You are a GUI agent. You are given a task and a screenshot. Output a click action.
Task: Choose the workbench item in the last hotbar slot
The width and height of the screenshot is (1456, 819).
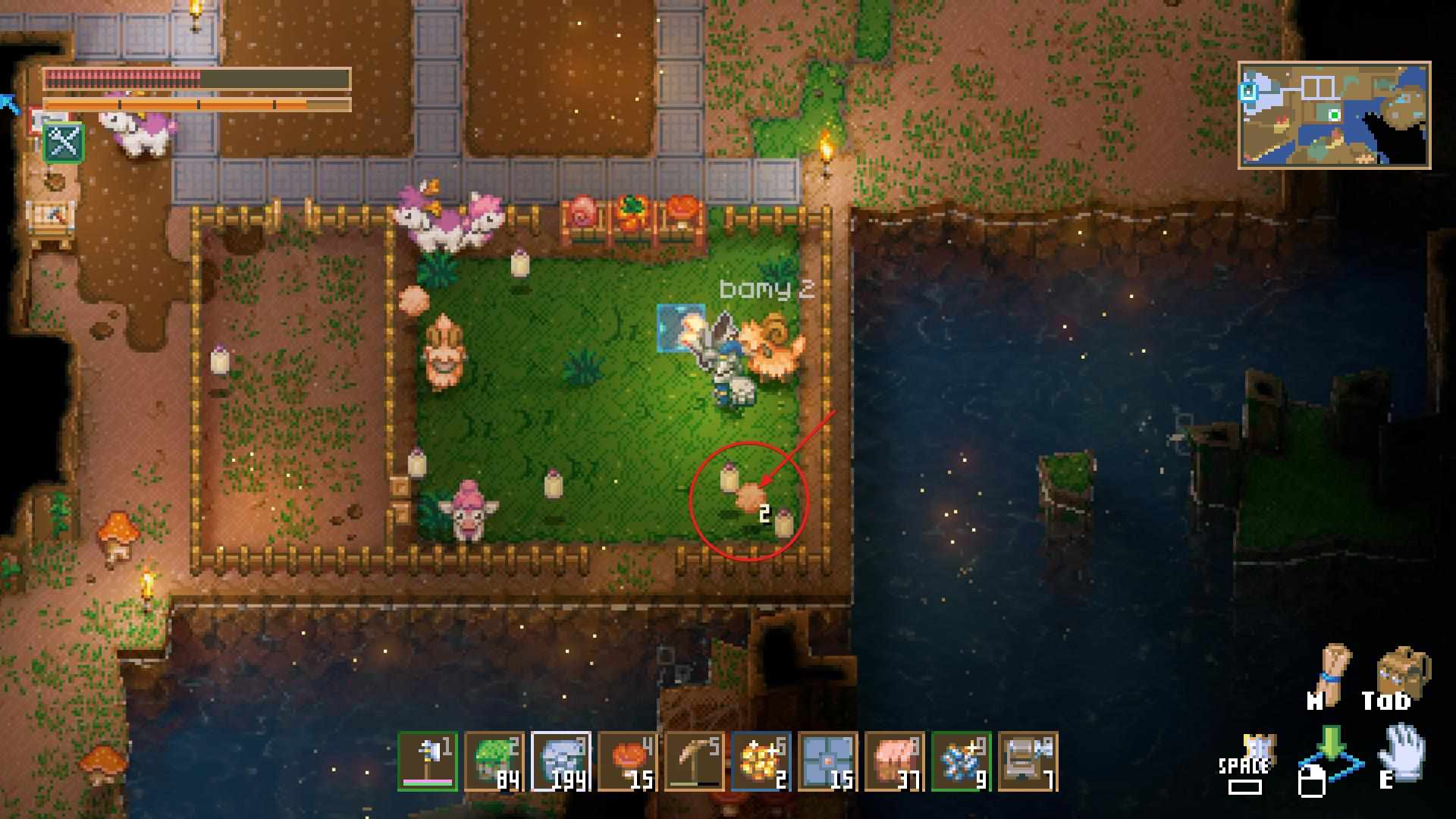click(1028, 761)
